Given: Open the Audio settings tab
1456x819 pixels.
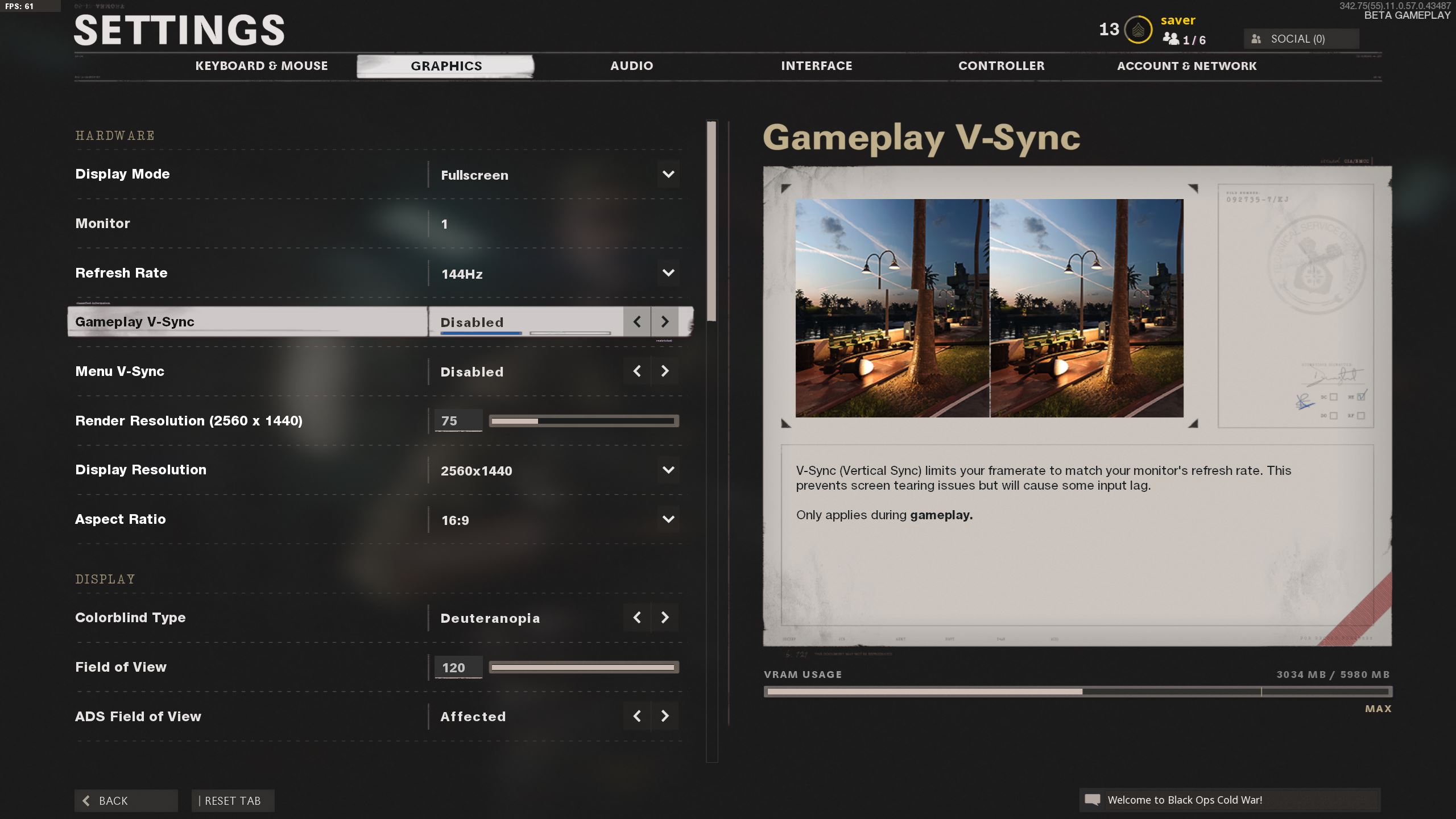Looking at the screenshot, I should [x=631, y=66].
